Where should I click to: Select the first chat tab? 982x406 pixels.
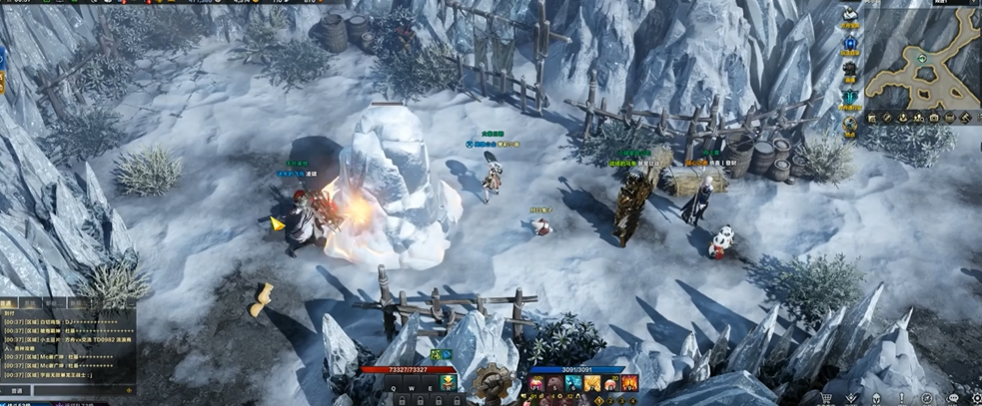click(8, 302)
